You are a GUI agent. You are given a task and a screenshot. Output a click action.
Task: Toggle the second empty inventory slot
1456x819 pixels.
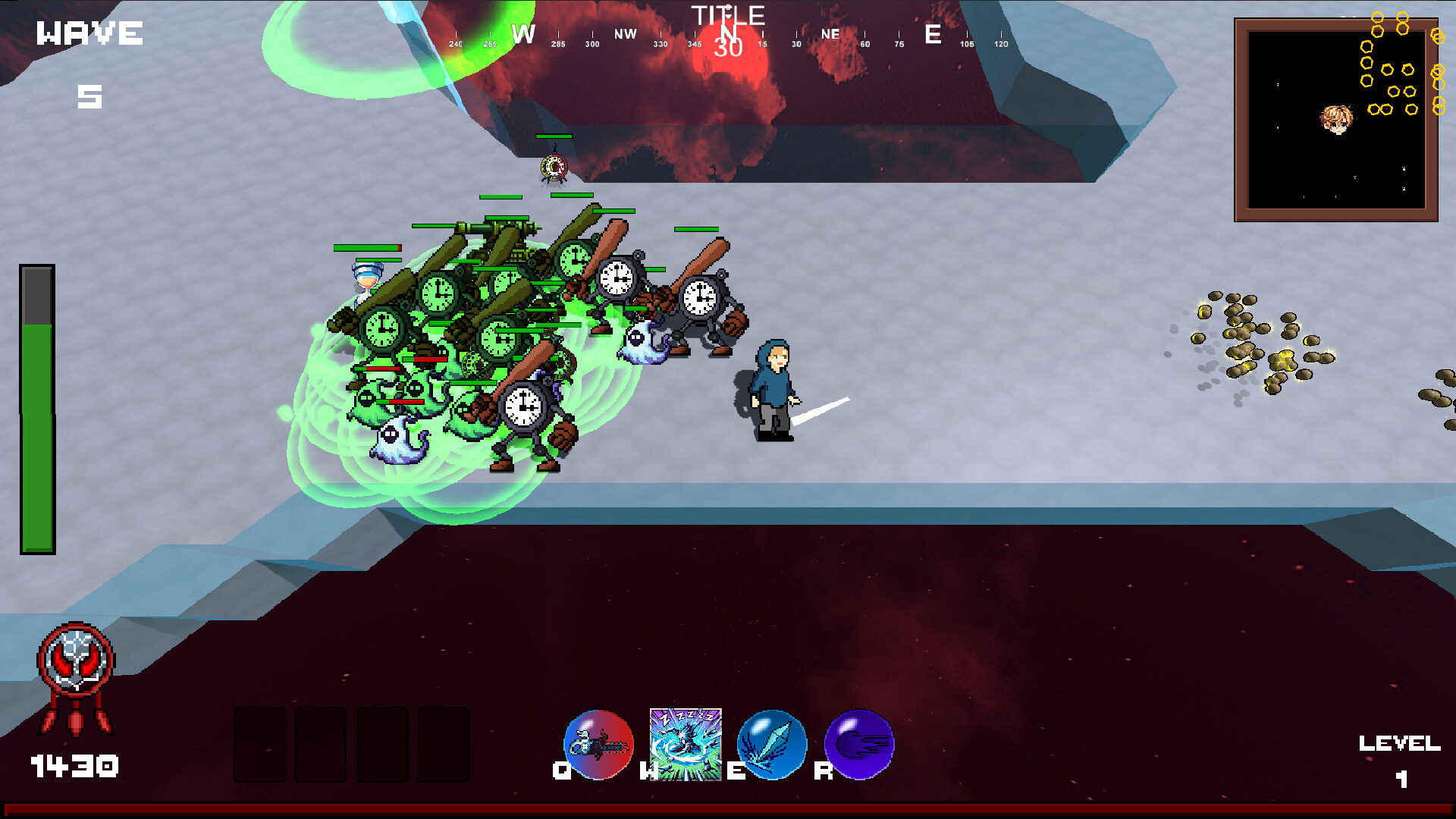pos(318,745)
